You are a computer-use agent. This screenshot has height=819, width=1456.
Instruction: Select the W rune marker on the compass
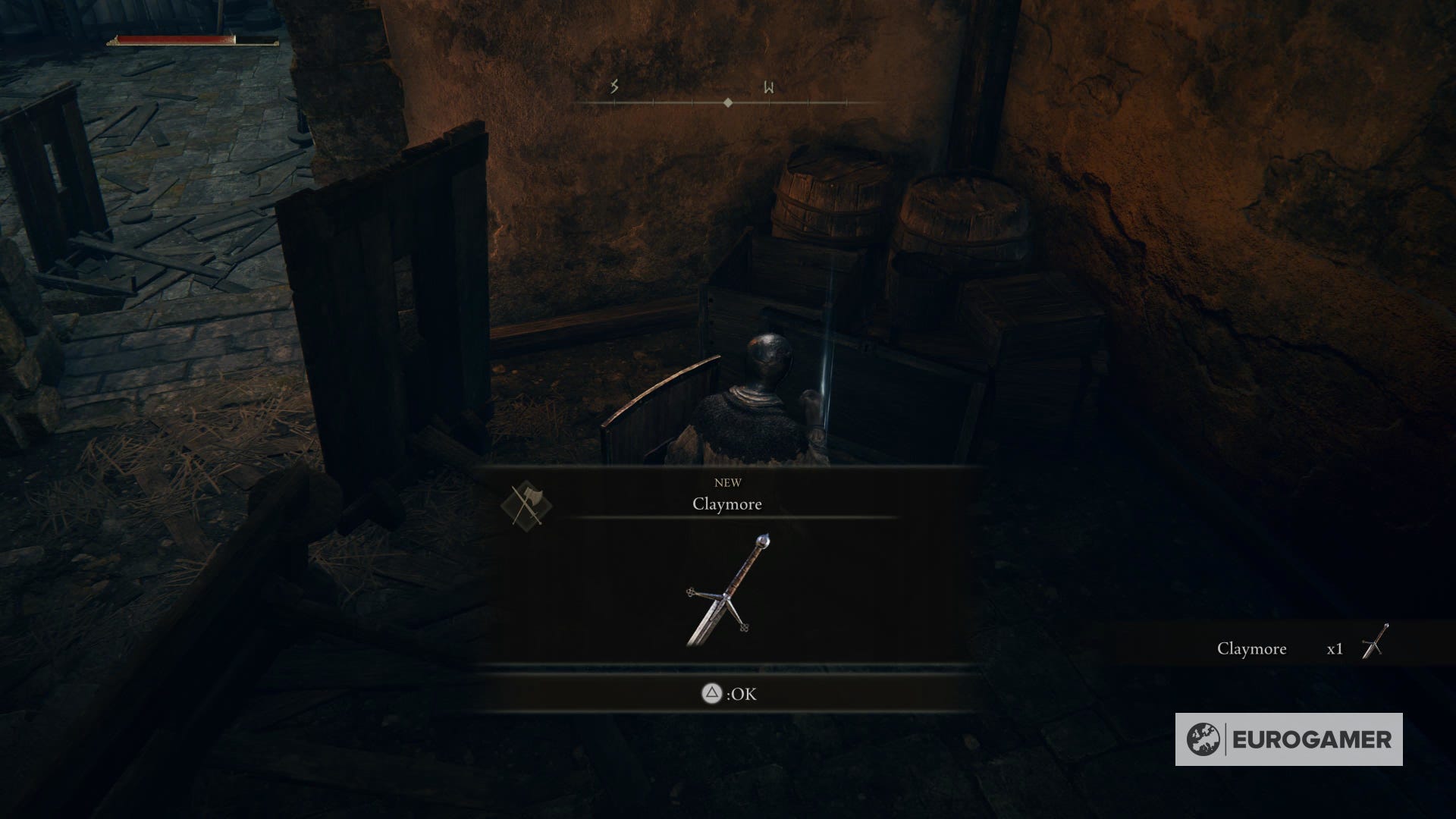(769, 88)
